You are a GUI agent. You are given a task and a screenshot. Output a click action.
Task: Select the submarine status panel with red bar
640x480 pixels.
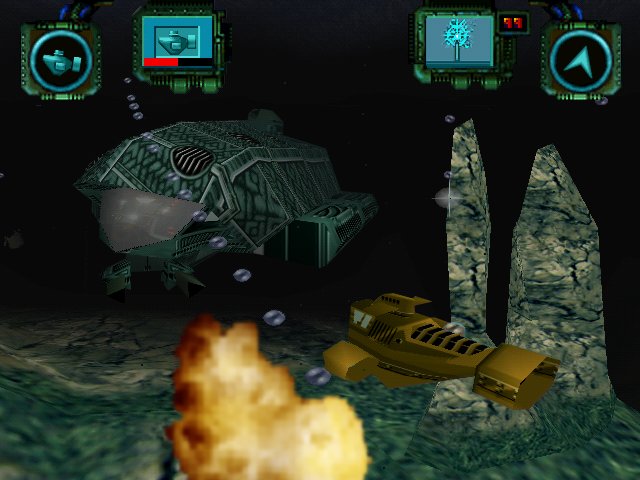tap(177, 44)
